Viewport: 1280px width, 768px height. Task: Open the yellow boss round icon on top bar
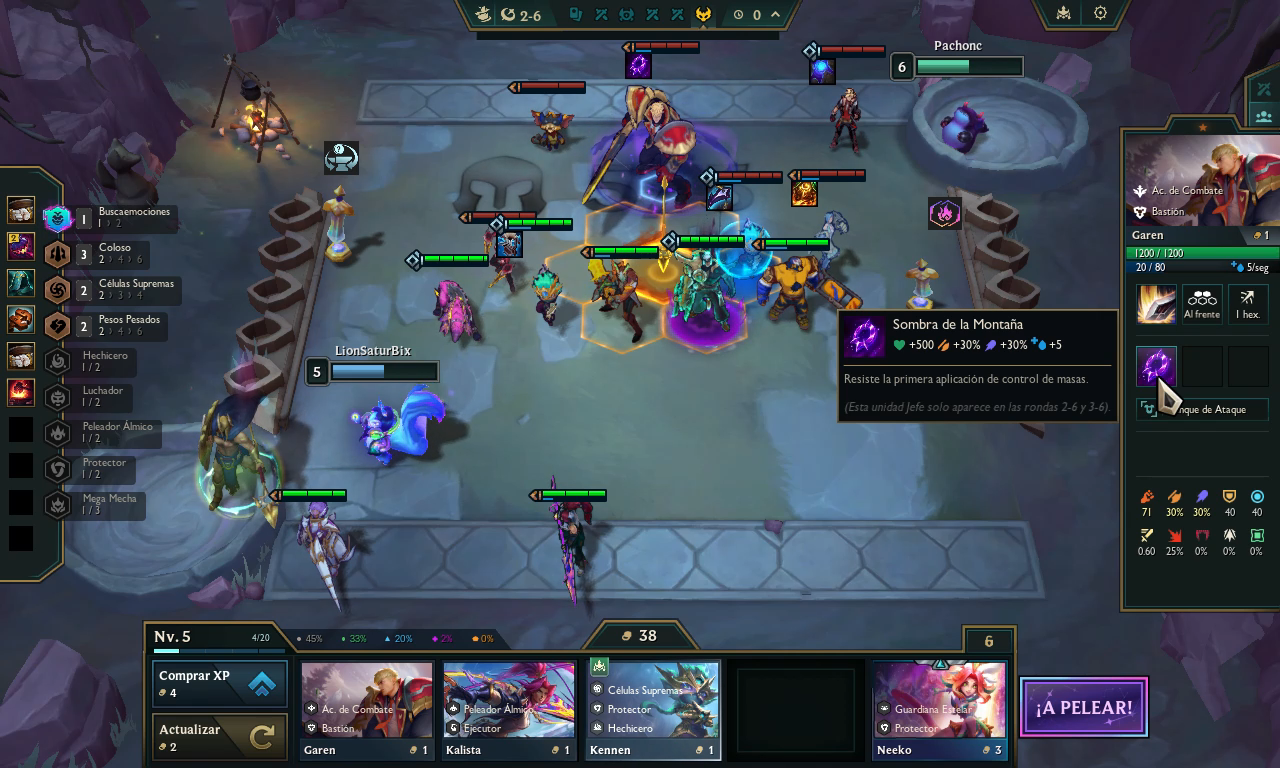pyautogui.click(x=703, y=14)
